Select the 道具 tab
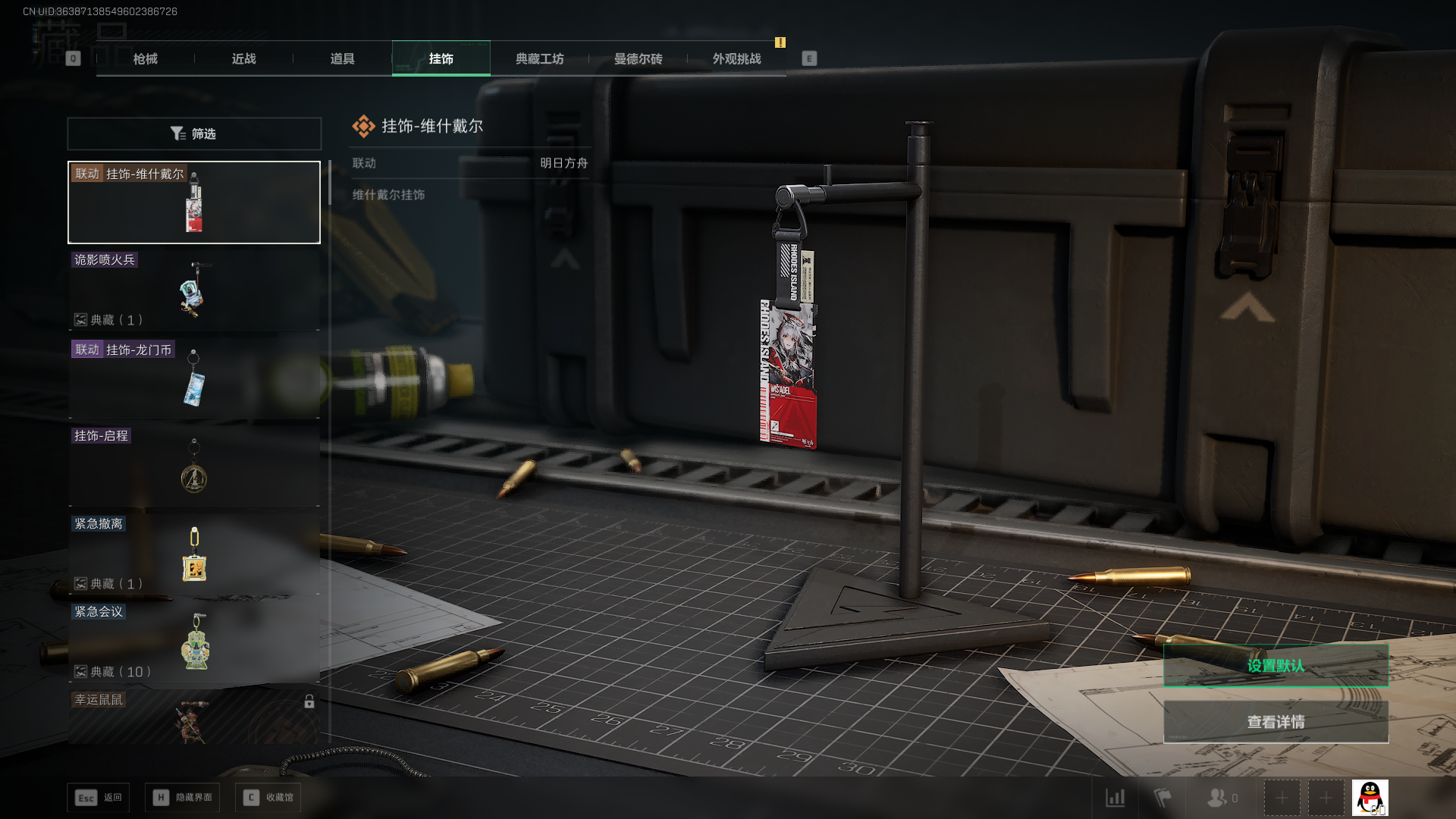The width and height of the screenshot is (1456, 819). [342, 59]
